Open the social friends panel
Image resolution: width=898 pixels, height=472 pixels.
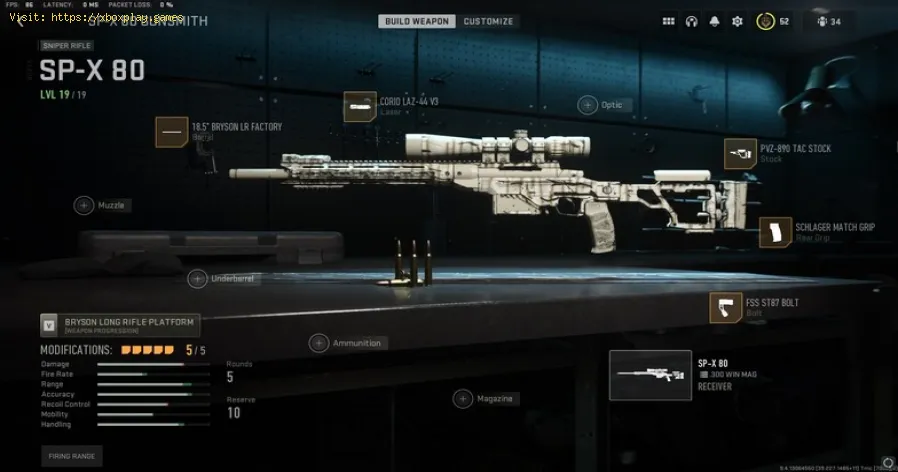pos(829,21)
